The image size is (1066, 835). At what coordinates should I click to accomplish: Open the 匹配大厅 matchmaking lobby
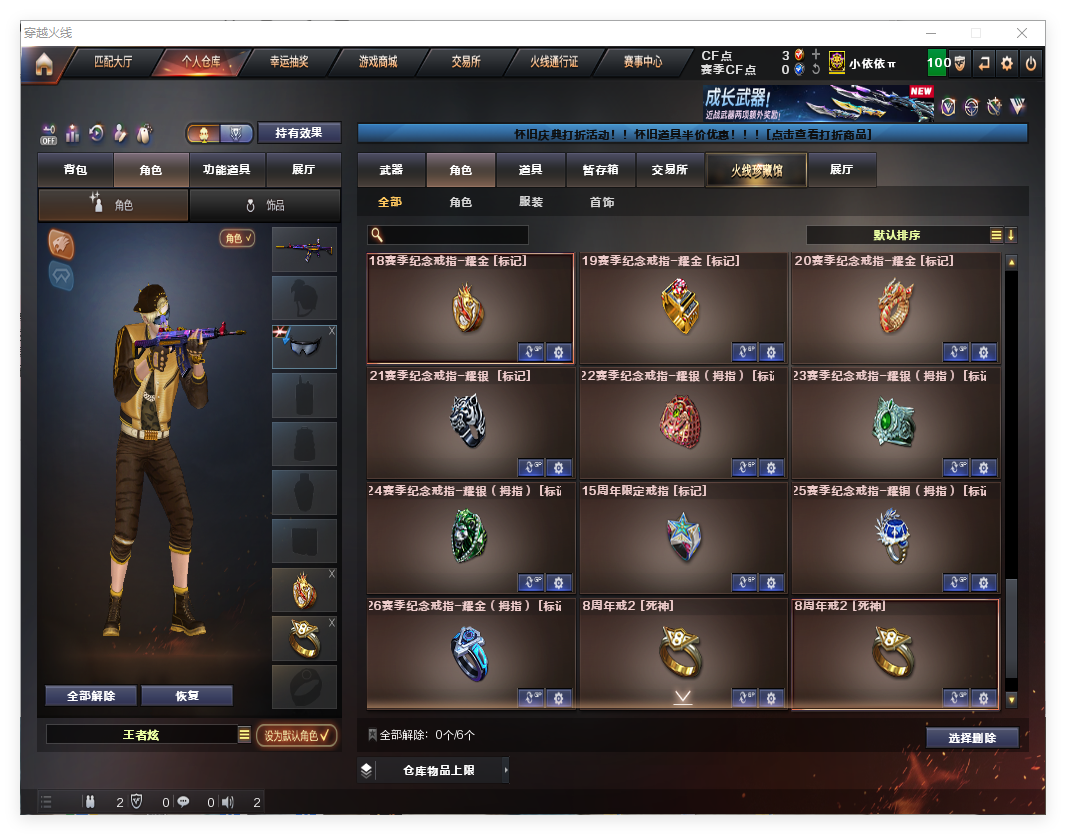[113, 62]
